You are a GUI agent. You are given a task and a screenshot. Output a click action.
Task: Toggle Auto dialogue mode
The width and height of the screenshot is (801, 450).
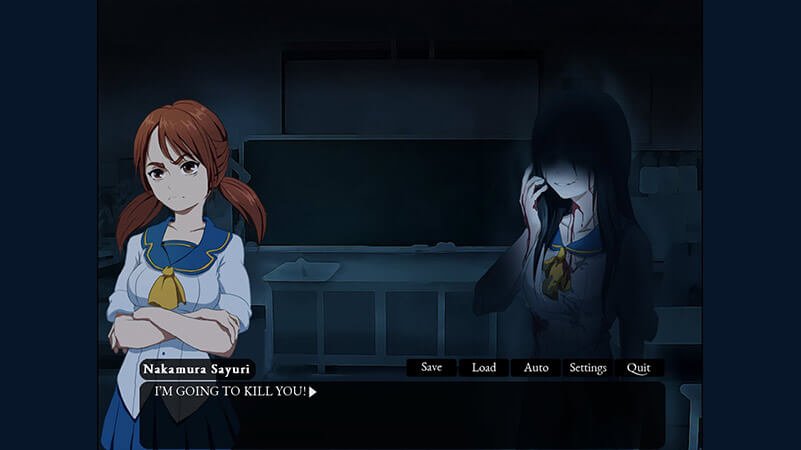(536, 368)
